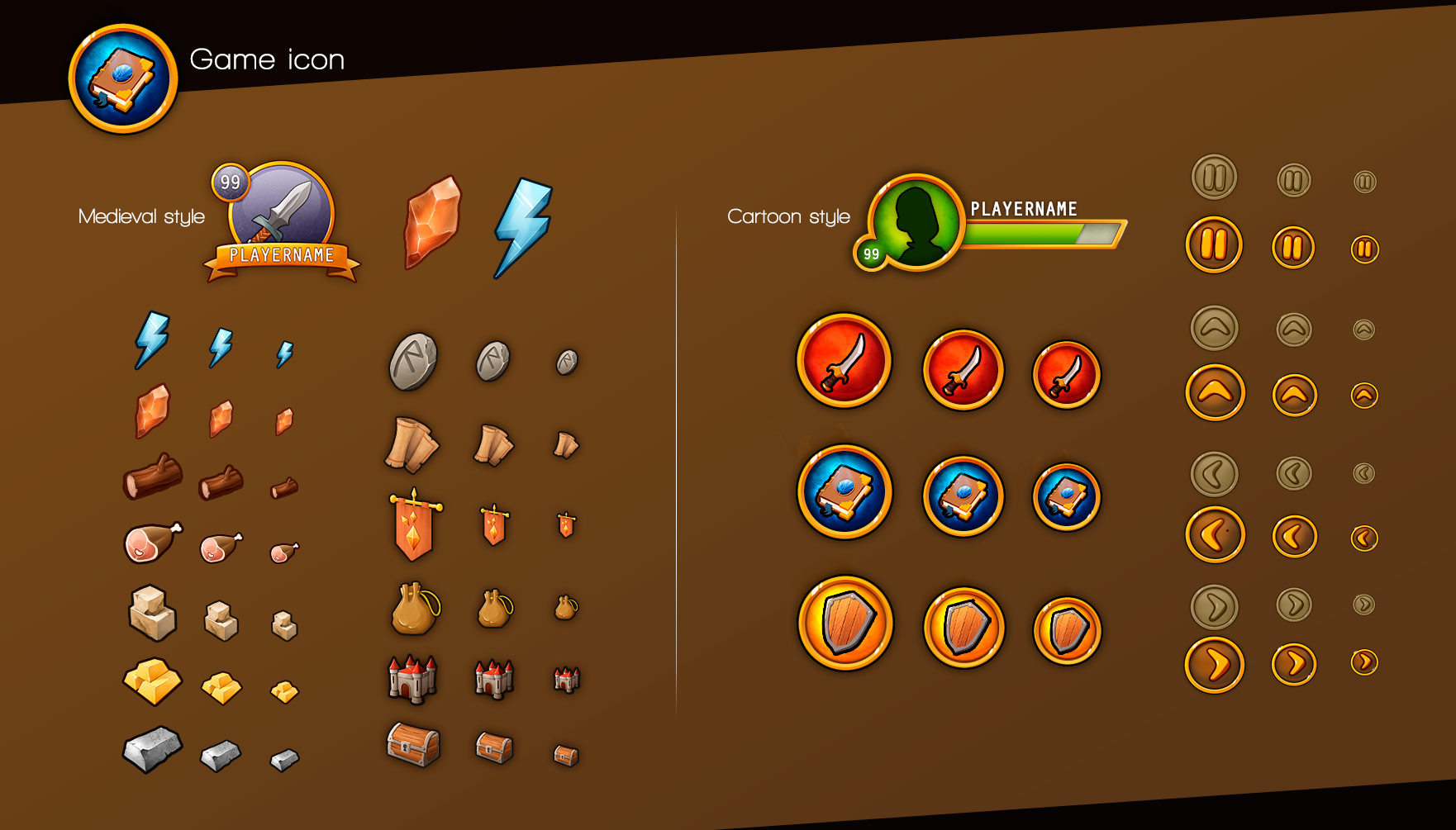Tap the largest orange right-arrow button
The image size is (1456, 830).
point(1215,664)
